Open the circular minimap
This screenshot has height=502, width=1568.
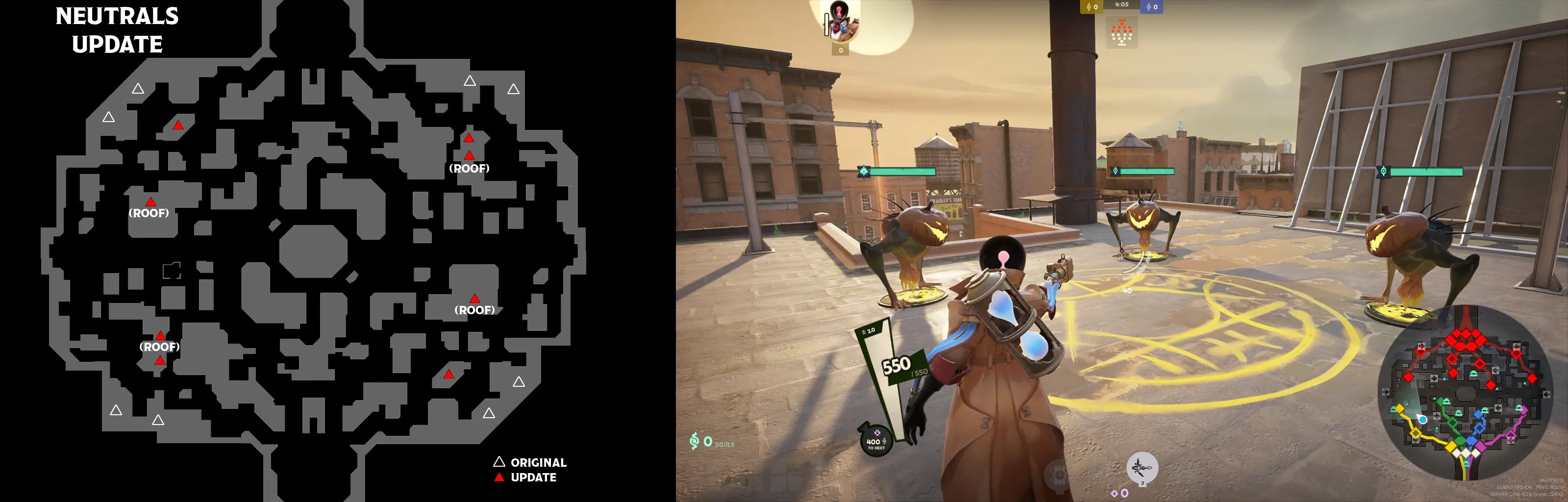coord(1466,392)
